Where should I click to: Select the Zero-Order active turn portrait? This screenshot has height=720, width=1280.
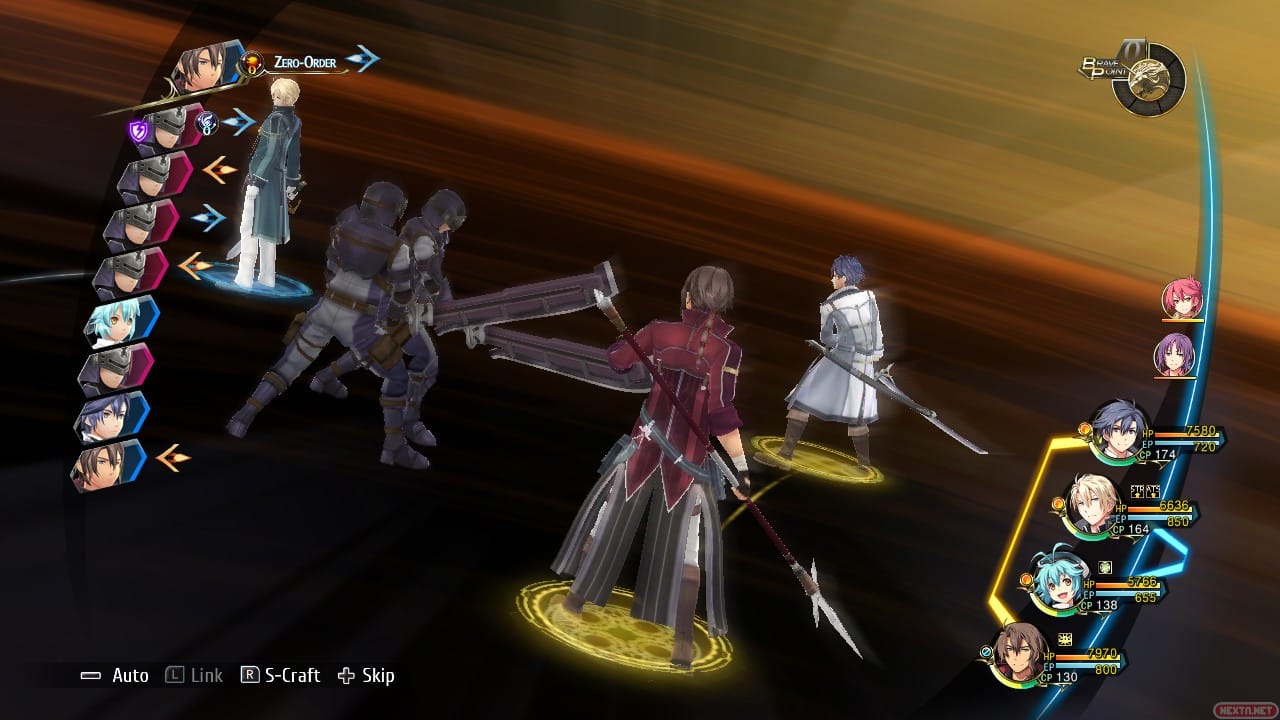(x=207, y=70)
